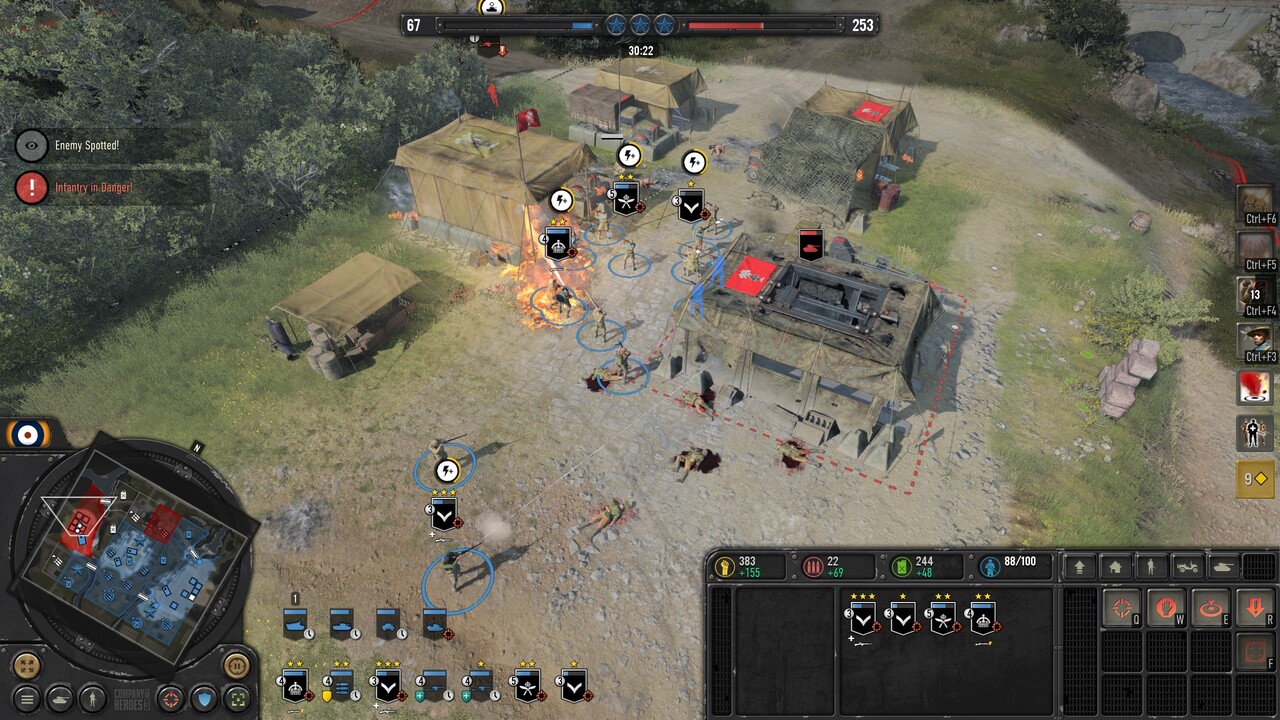Activate the attack-move crosshair command
The image size is (1280, 720).
(1122, 608)
